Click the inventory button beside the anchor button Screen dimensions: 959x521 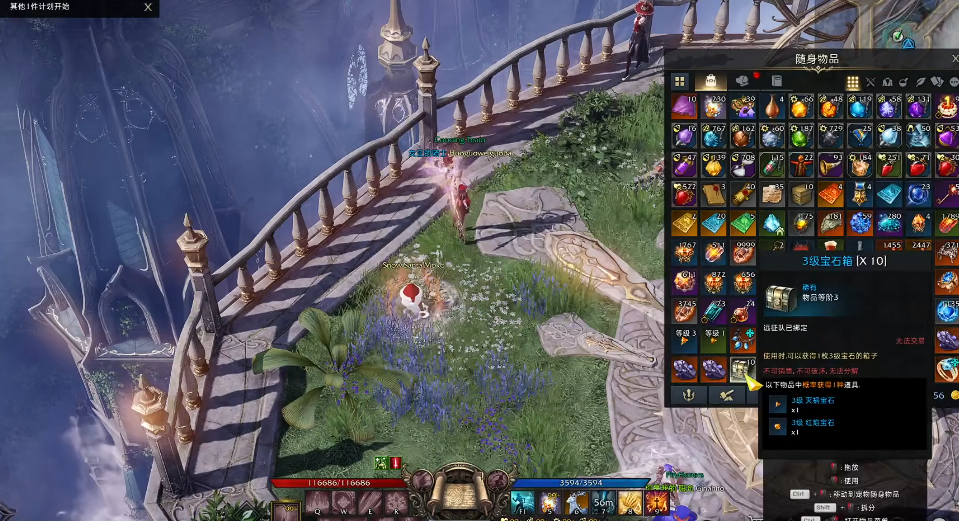pyautogui.click(x=727, y=396)
